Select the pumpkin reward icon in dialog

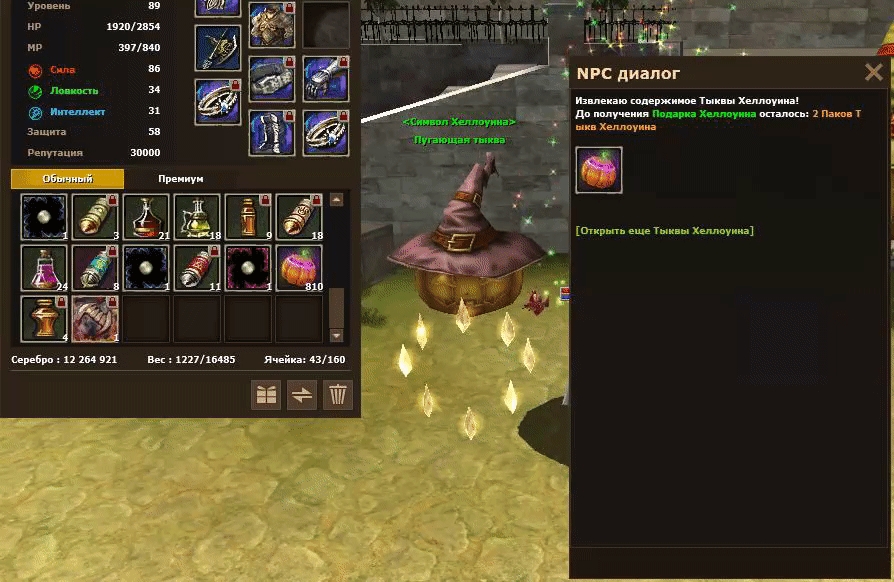point(599,170)
